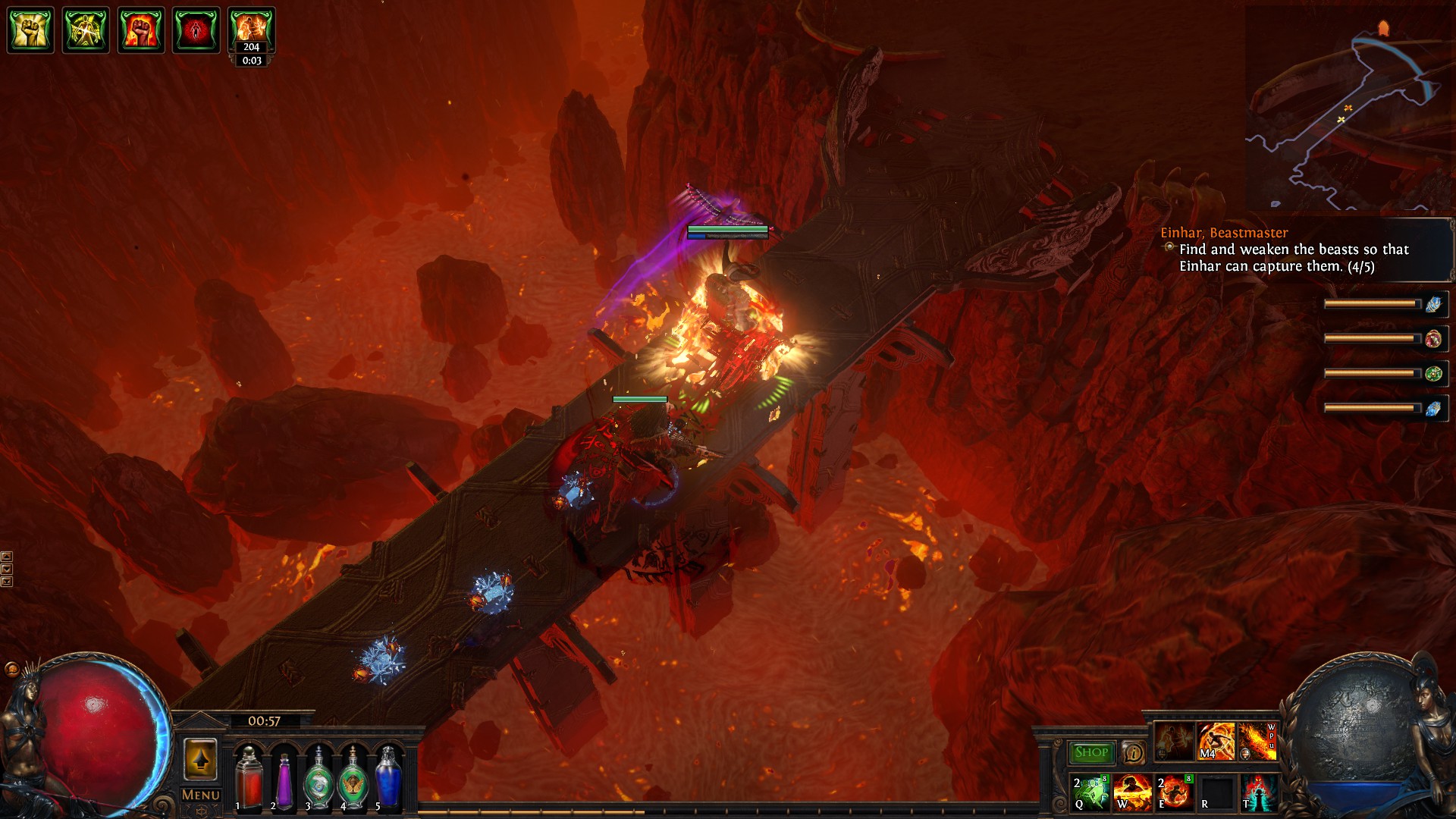Click the red flaming fist buff icon
The height and width of the screenshot is (819, 1456).
coord(141,30)
